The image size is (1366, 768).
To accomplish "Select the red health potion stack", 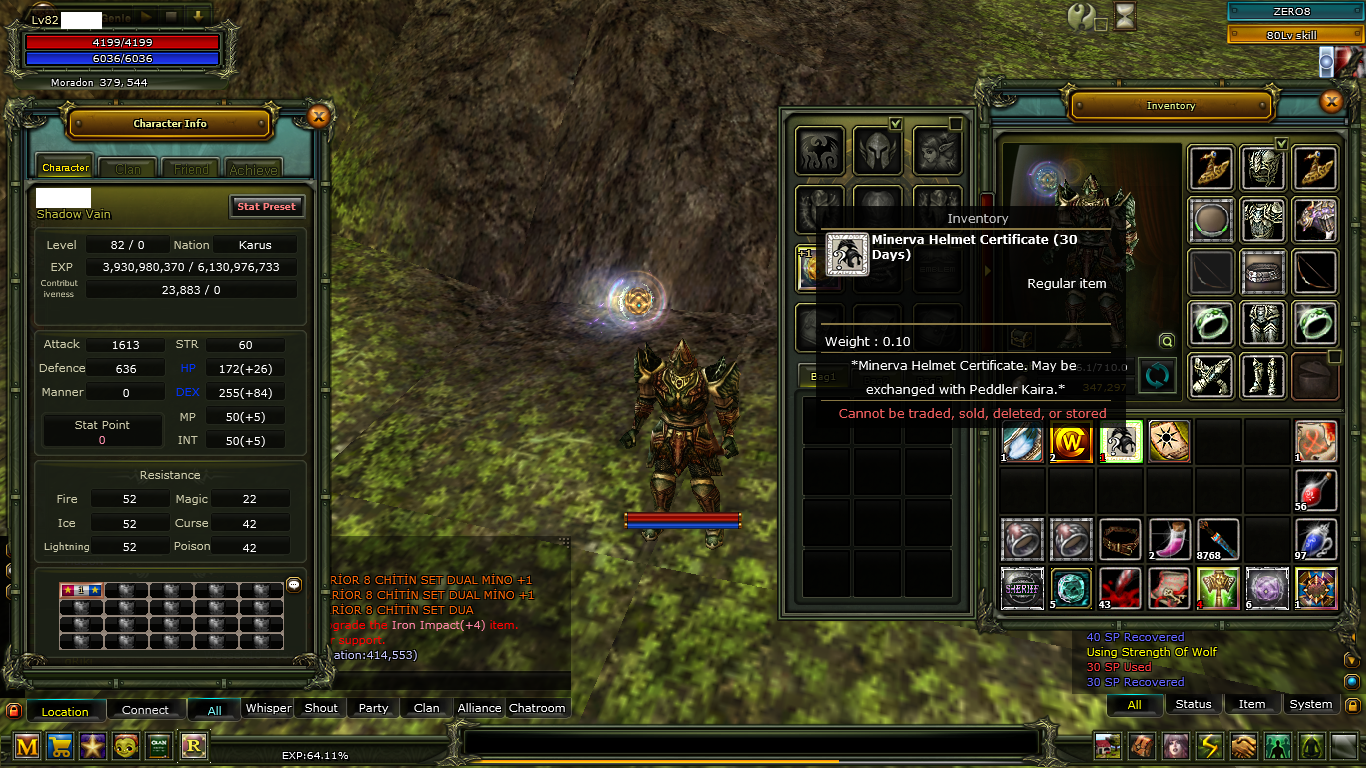I will tap(1316, 490).
